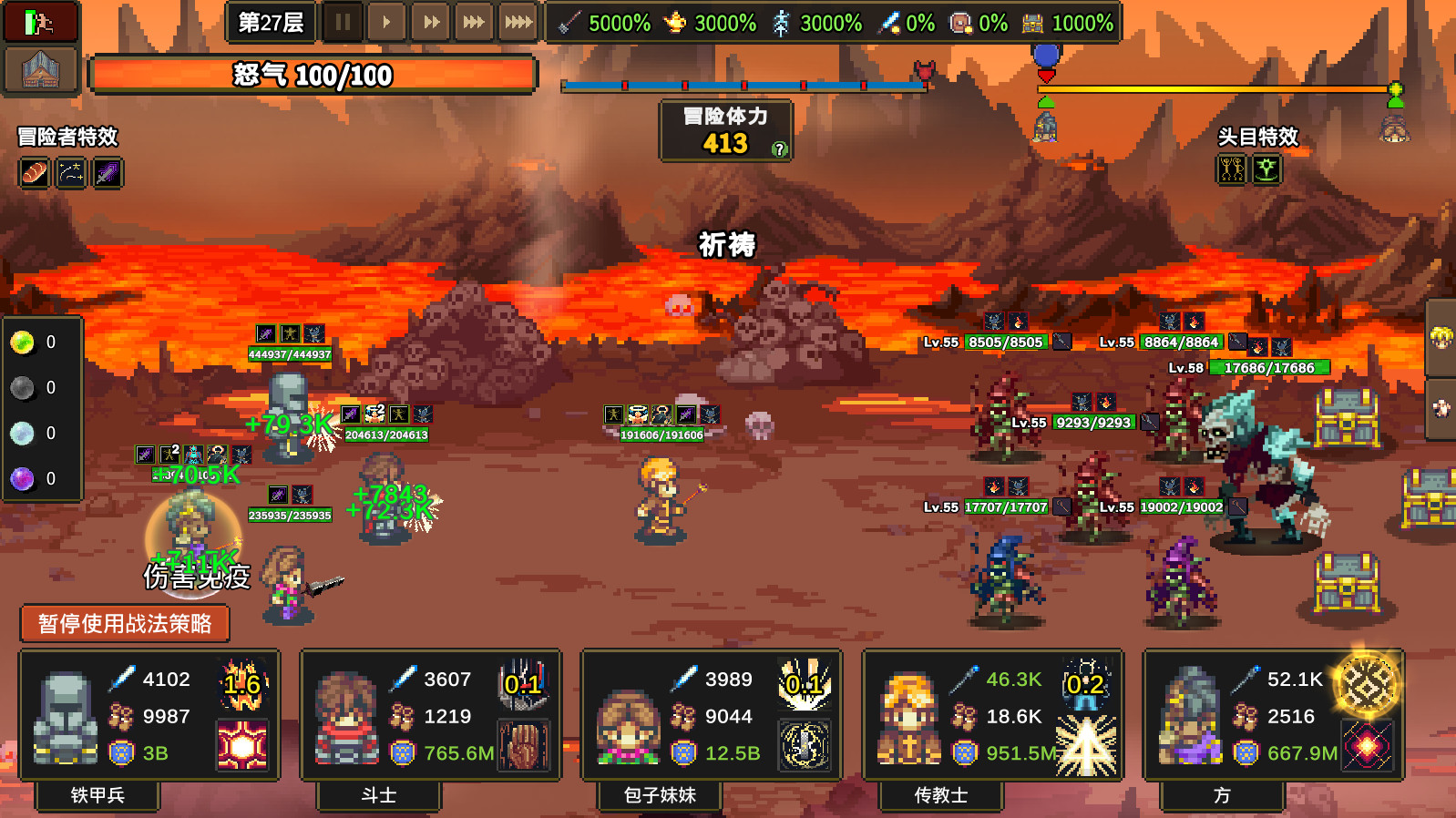This screenshot has height=818, width=1456.
Task: Click the 怒气 100/100 rage bar
Action: pyautogui.click(x=314, y=76)
